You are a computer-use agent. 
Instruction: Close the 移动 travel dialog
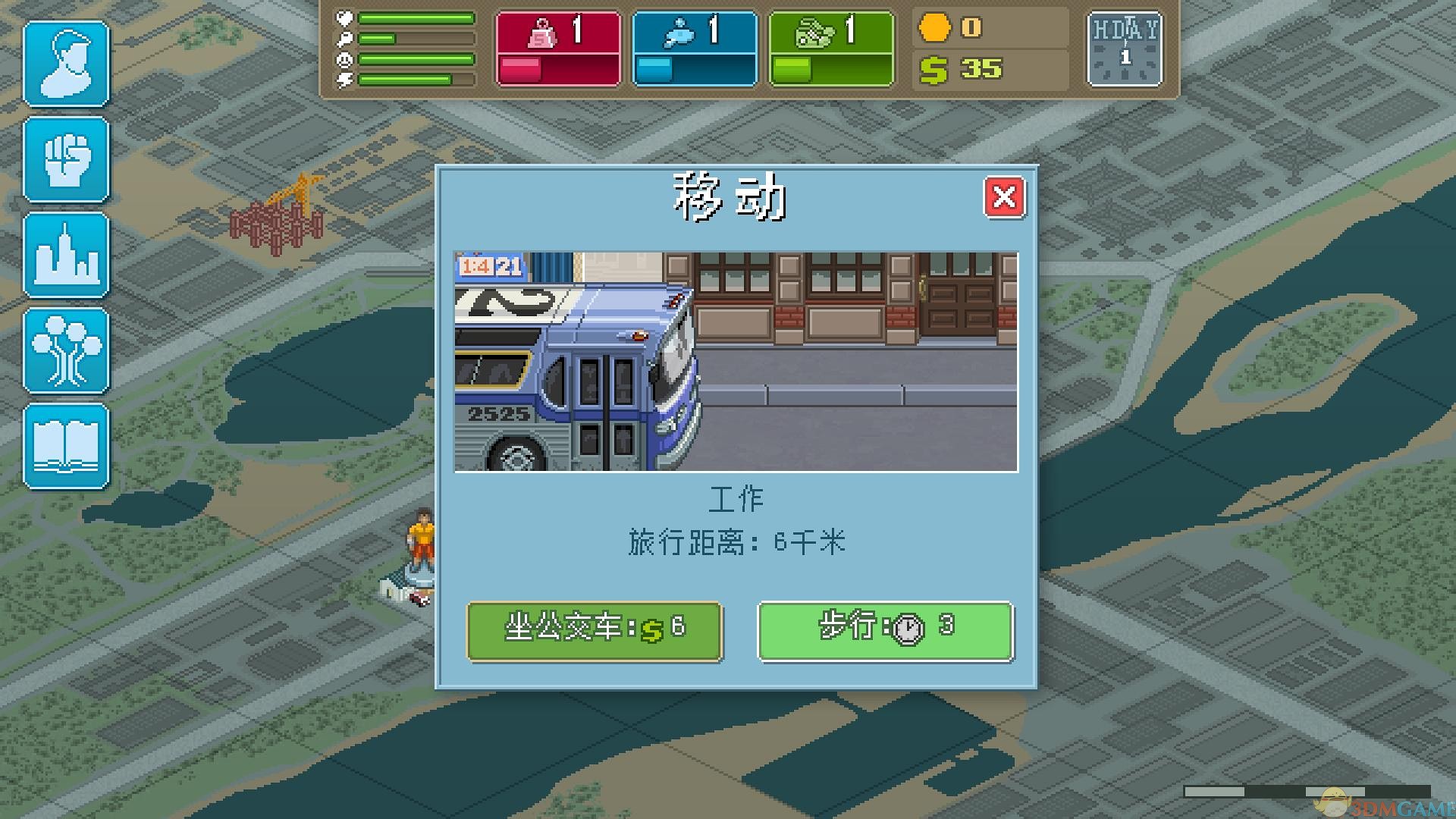coord(1006,197)
